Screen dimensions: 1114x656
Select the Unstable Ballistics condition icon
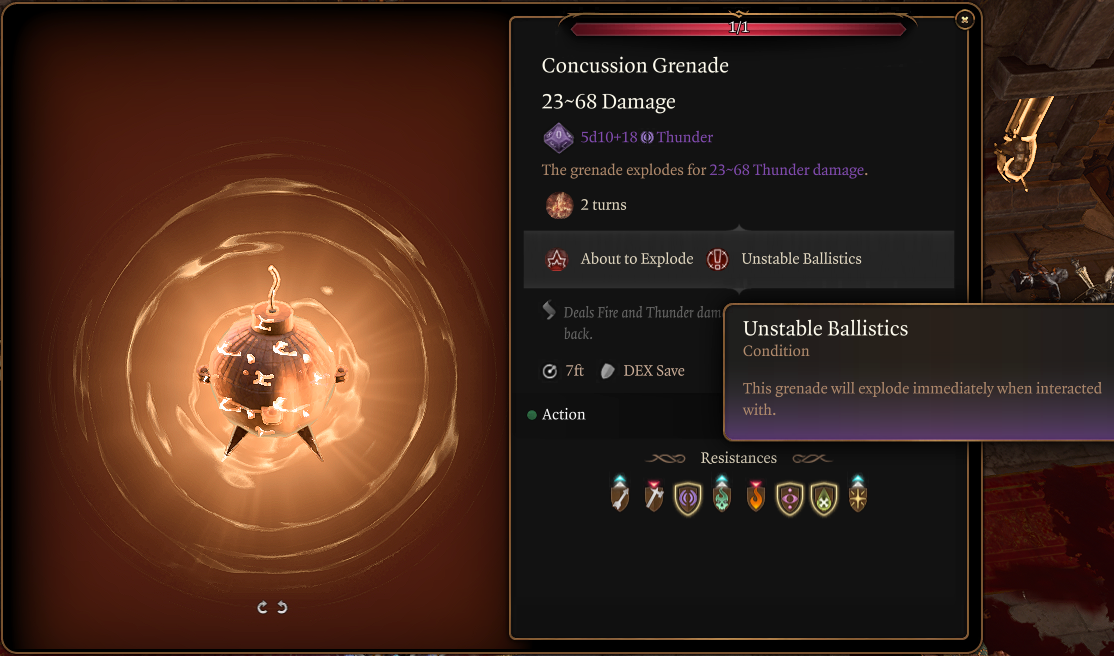pyautogui.click(x=717, y=259)
